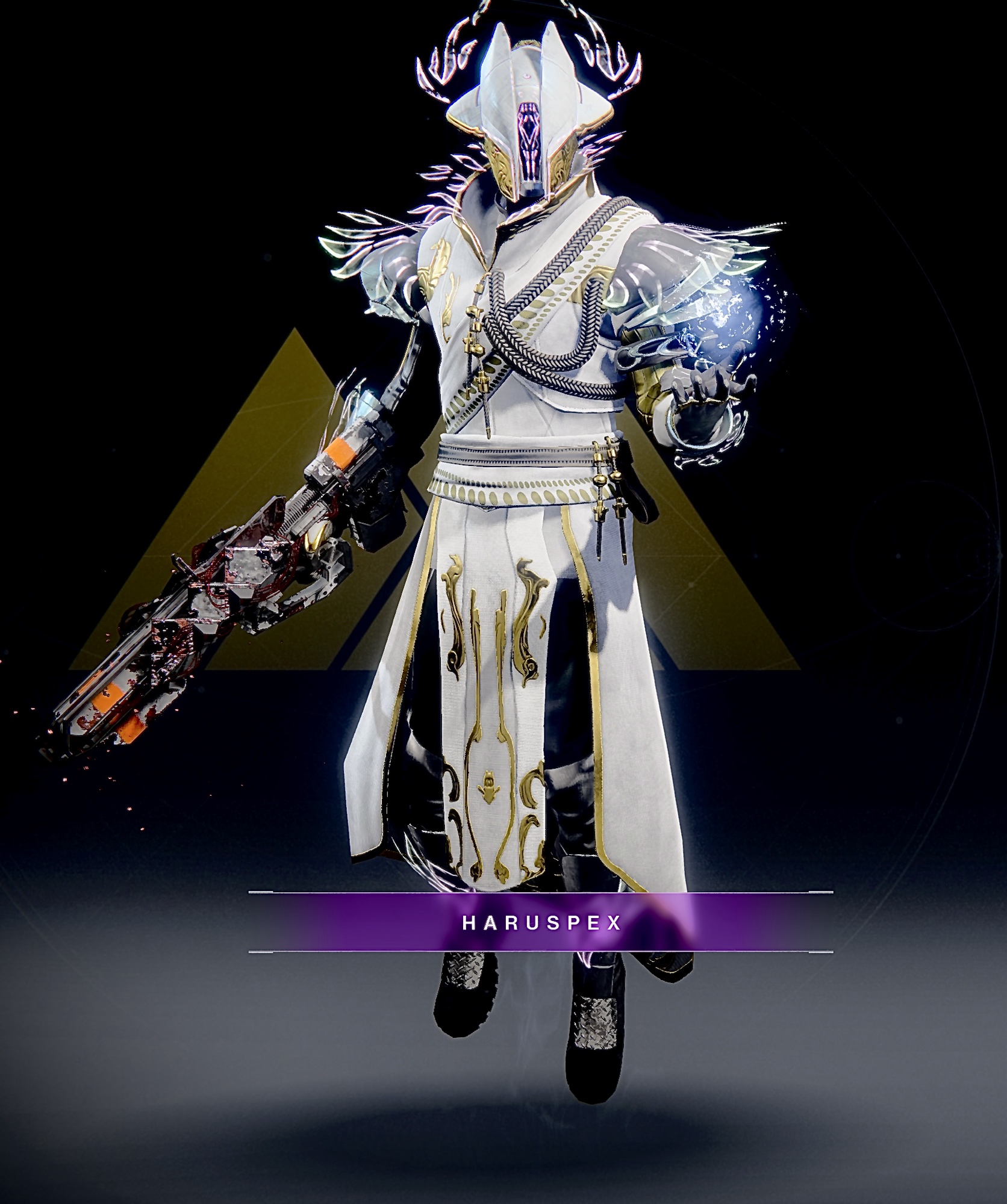The width and height of the screenshot is (1007, 1204).
Task: Select the purple Haruspex title banner
Action: tap(541, 922)
